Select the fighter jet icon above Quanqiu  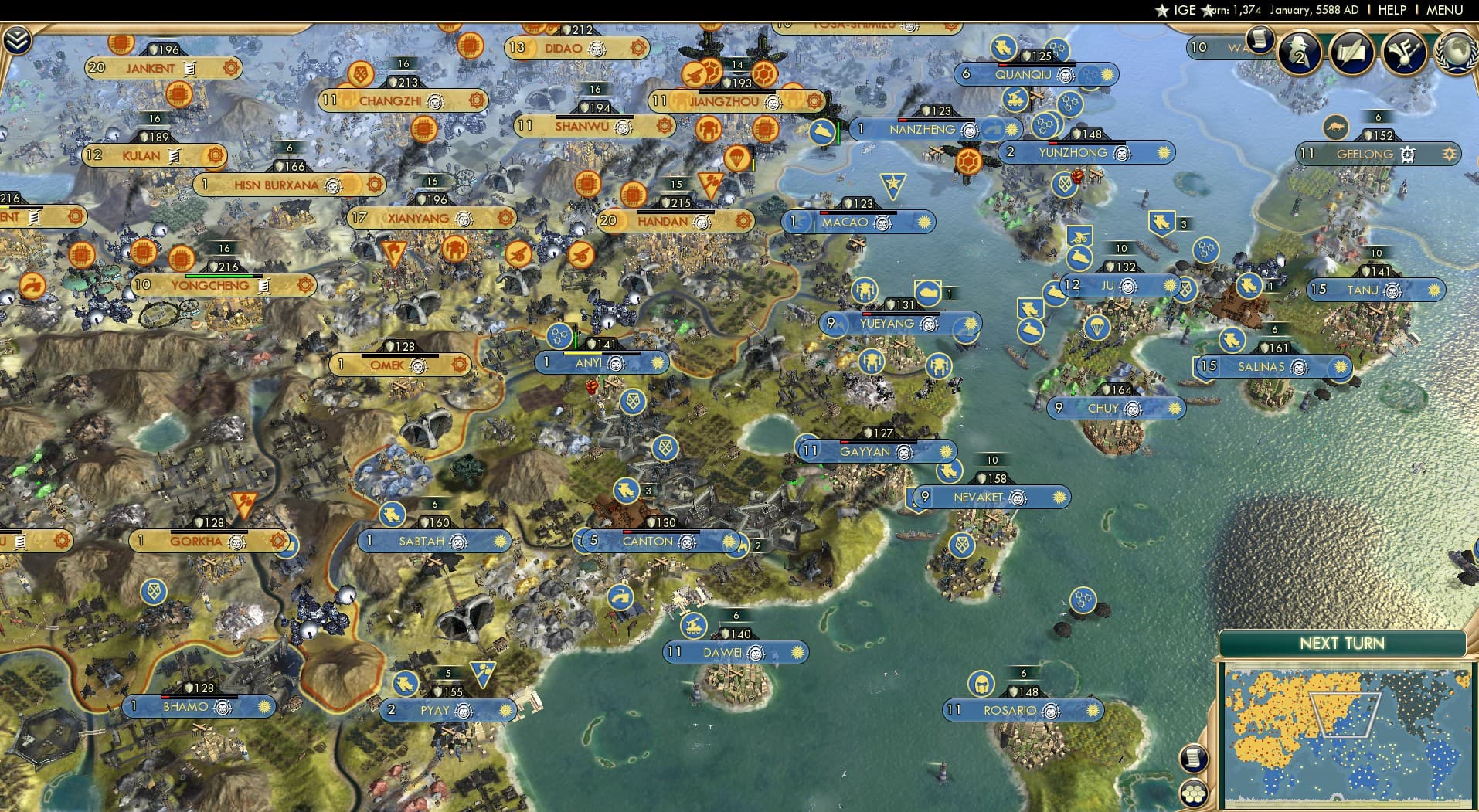pos(1001,45)
